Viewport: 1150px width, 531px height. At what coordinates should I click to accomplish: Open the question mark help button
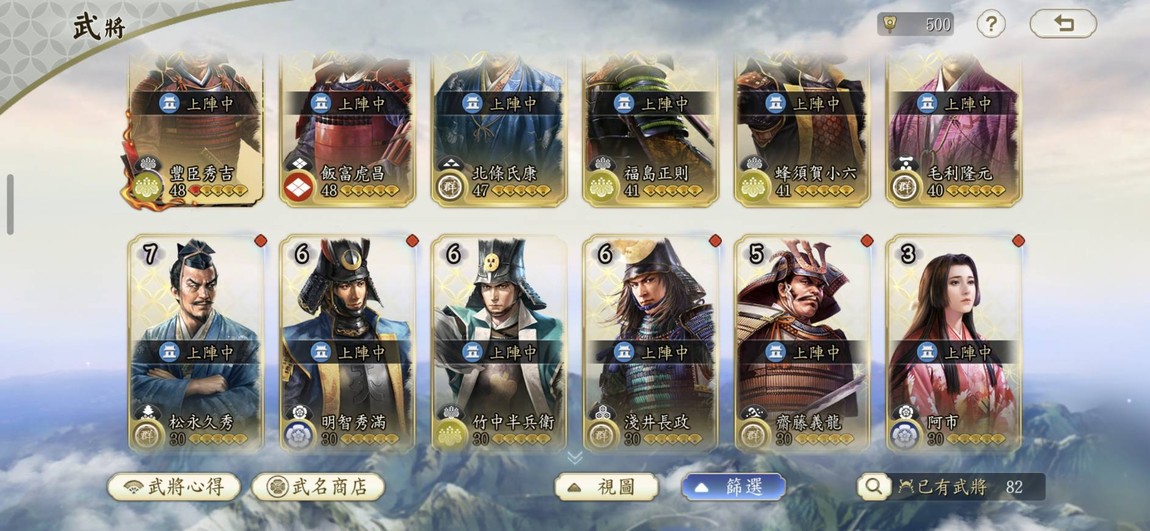coord(990,24)
